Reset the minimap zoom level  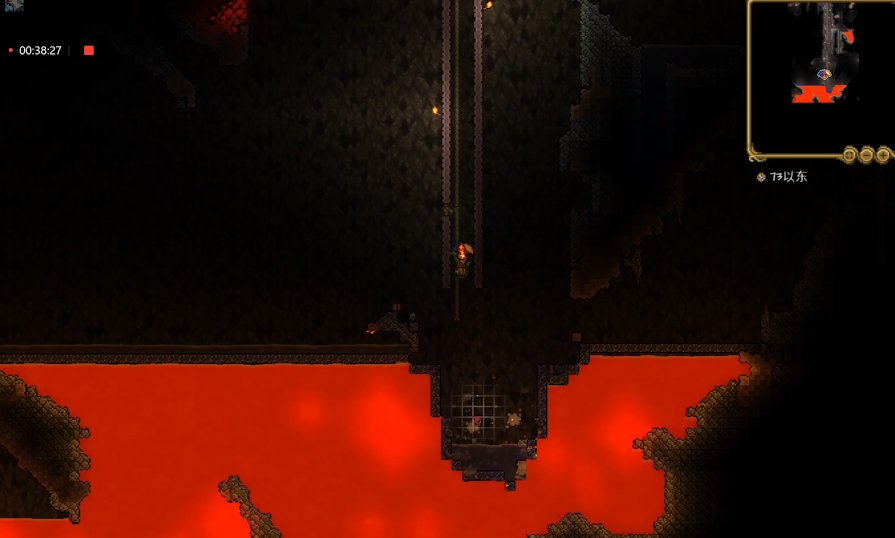[x=849, y=155]
